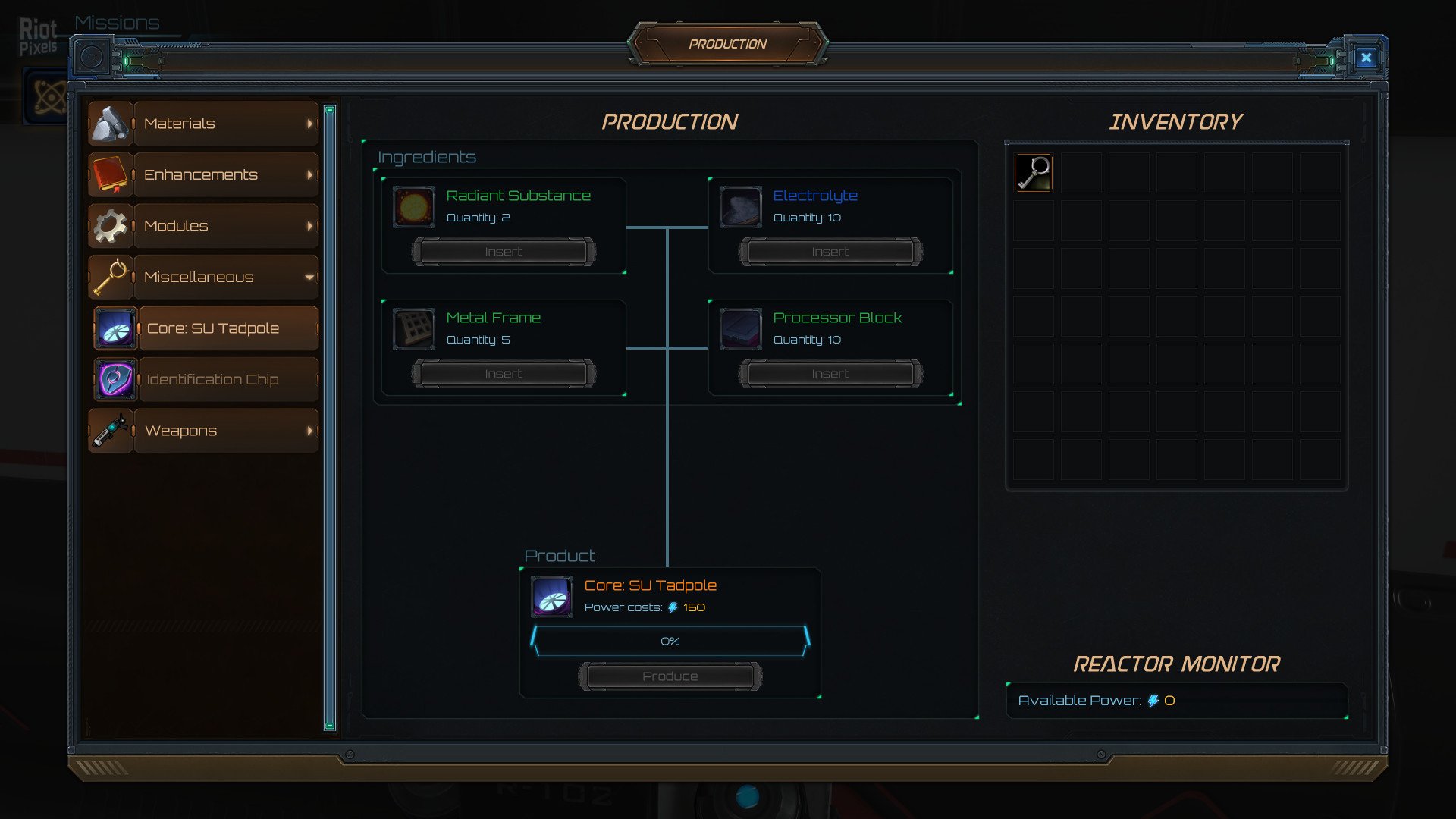Click the Metal Frame ingredient icon
Screen dimensions: 1456x819
click(414, 329)
